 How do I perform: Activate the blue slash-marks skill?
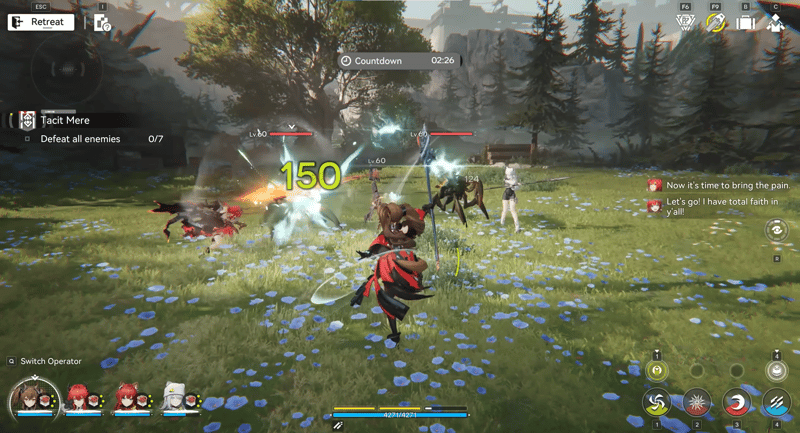pyautogui.click(x=776, y=402)
